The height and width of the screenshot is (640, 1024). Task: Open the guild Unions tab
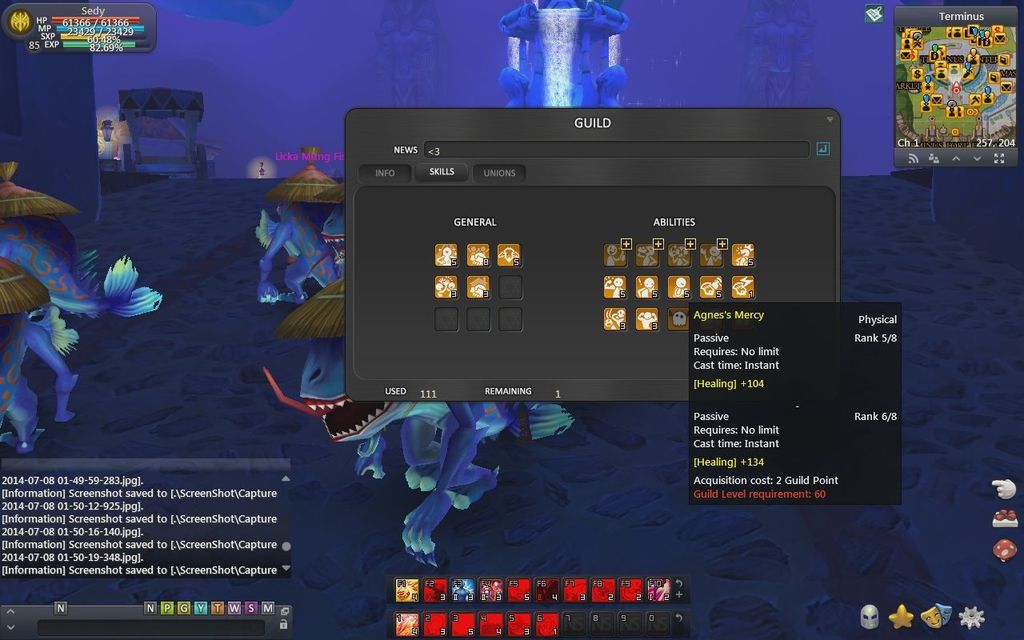pos(499,173)
